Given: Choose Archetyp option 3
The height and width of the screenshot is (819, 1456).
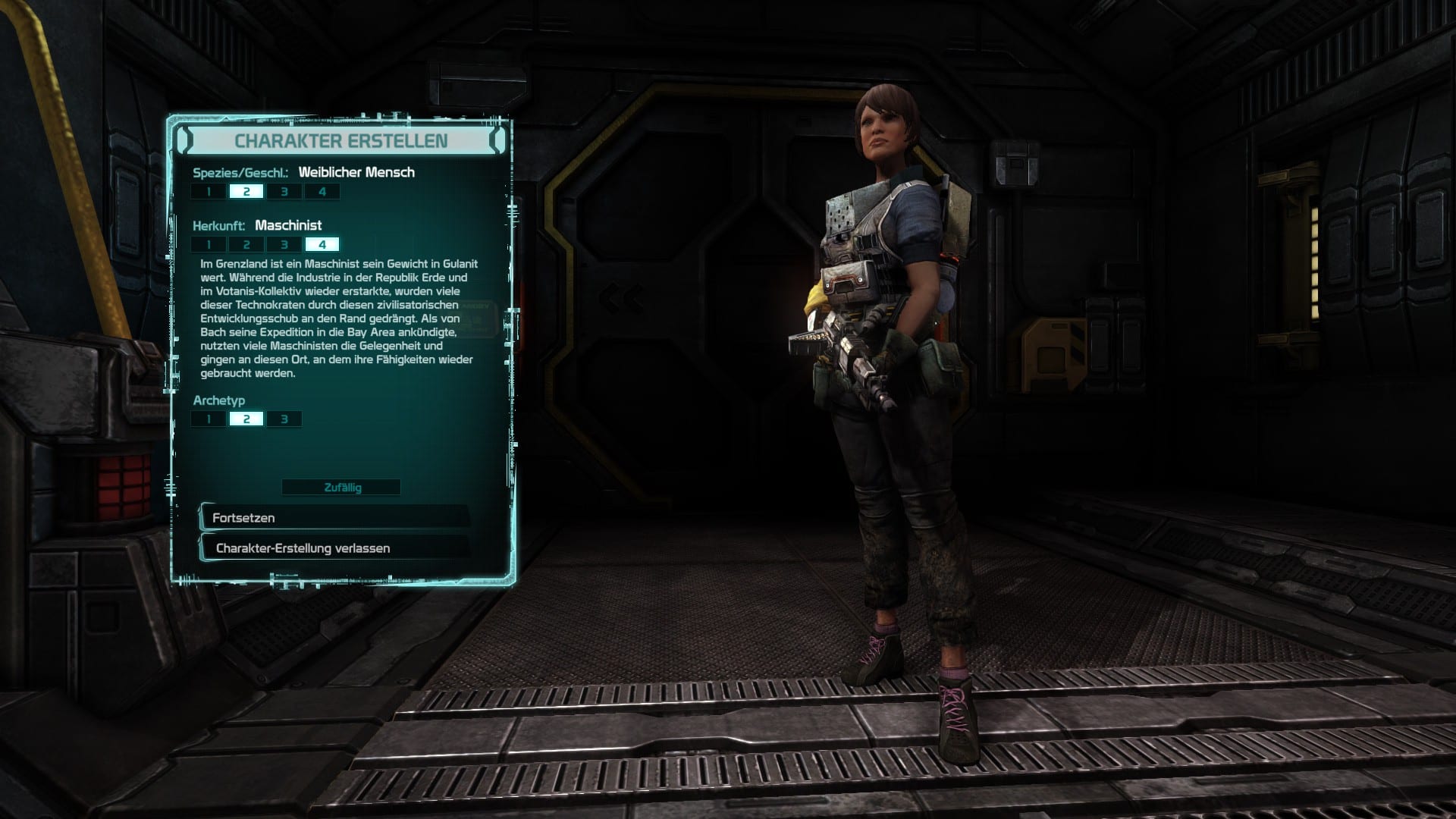Looking at the screenshot, I should 284,419.
